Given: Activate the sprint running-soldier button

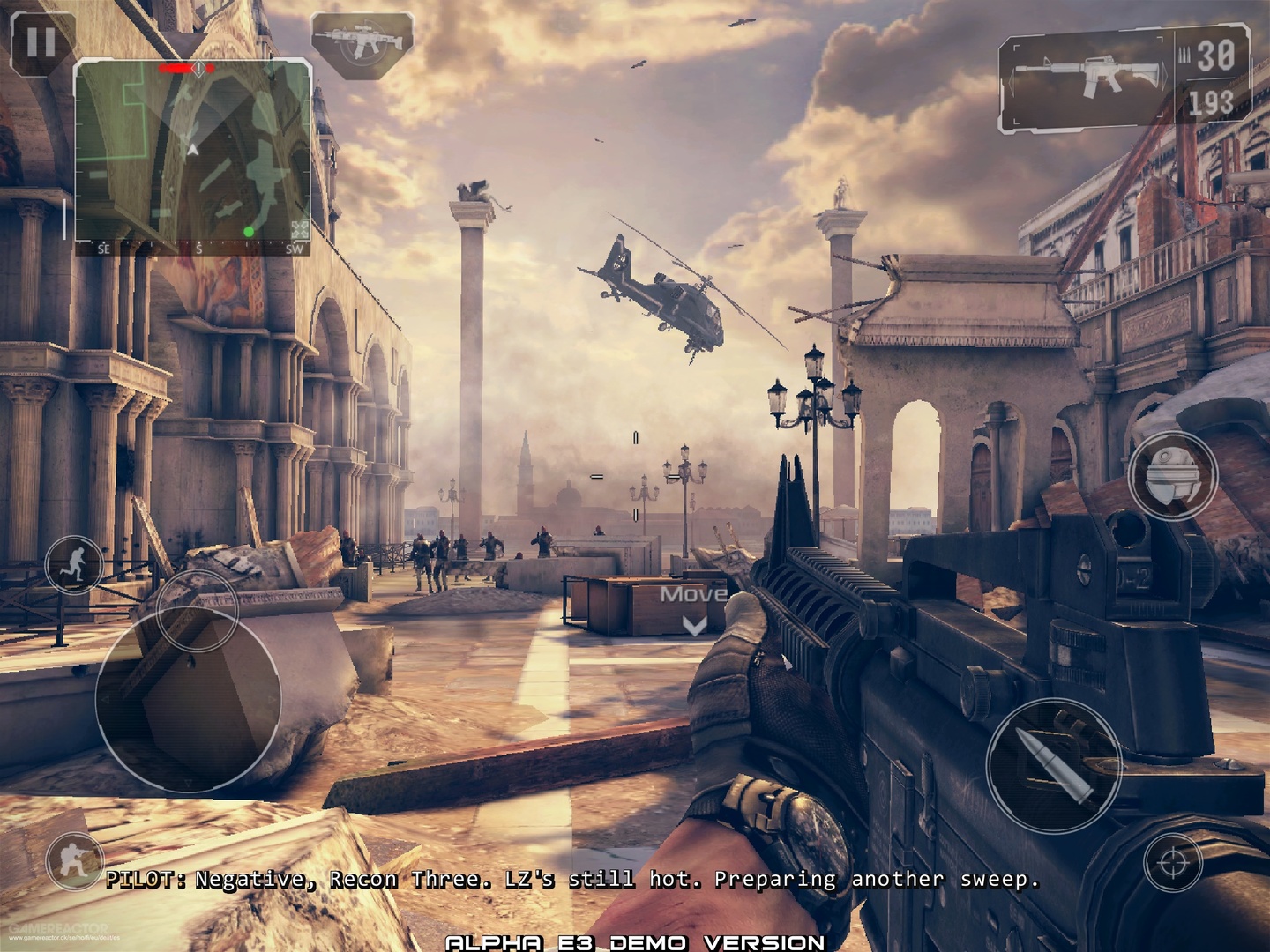Looking at the screenshot, I should pos(76,563).
